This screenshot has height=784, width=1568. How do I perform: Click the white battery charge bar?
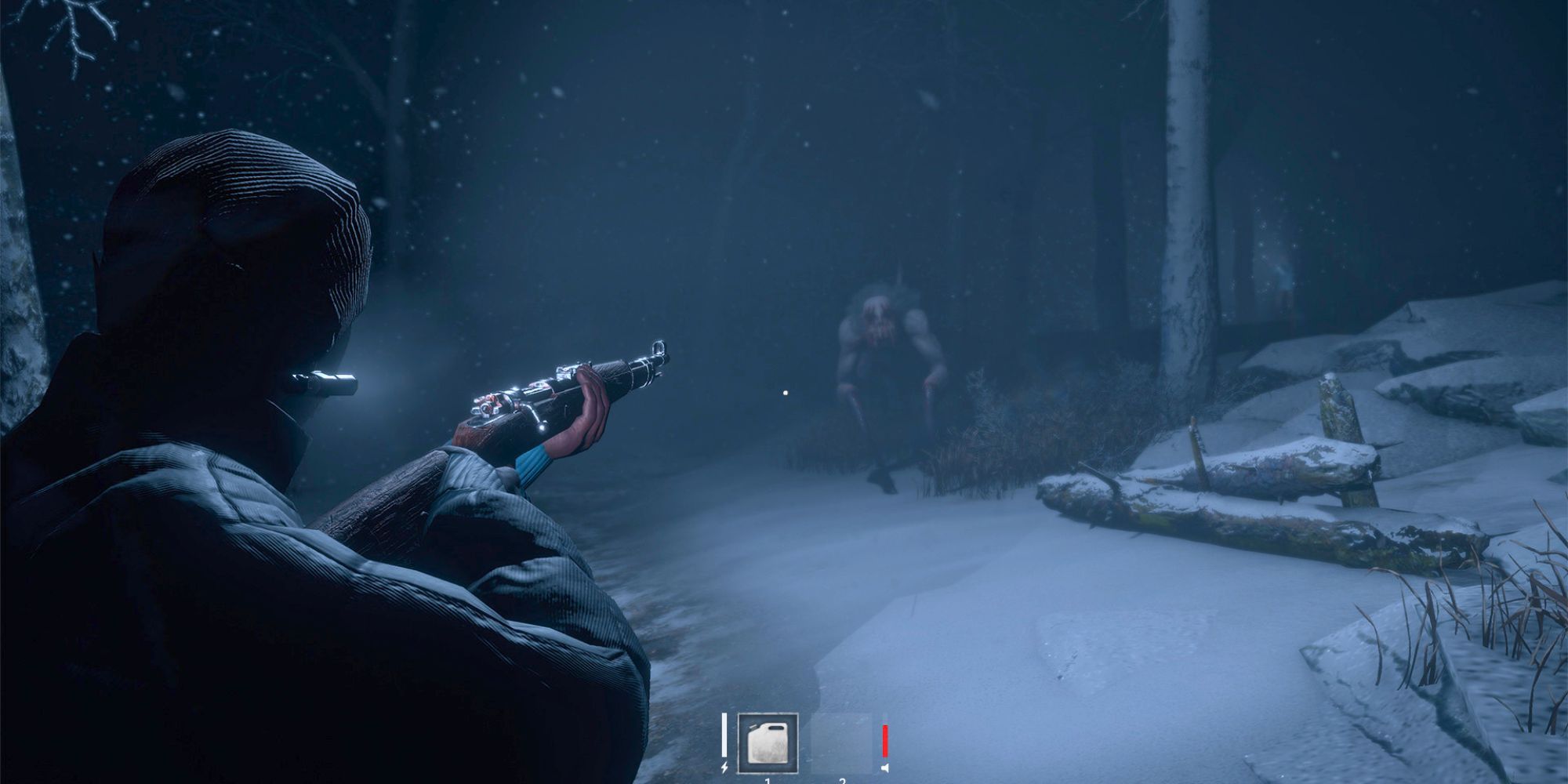[724, 735]
